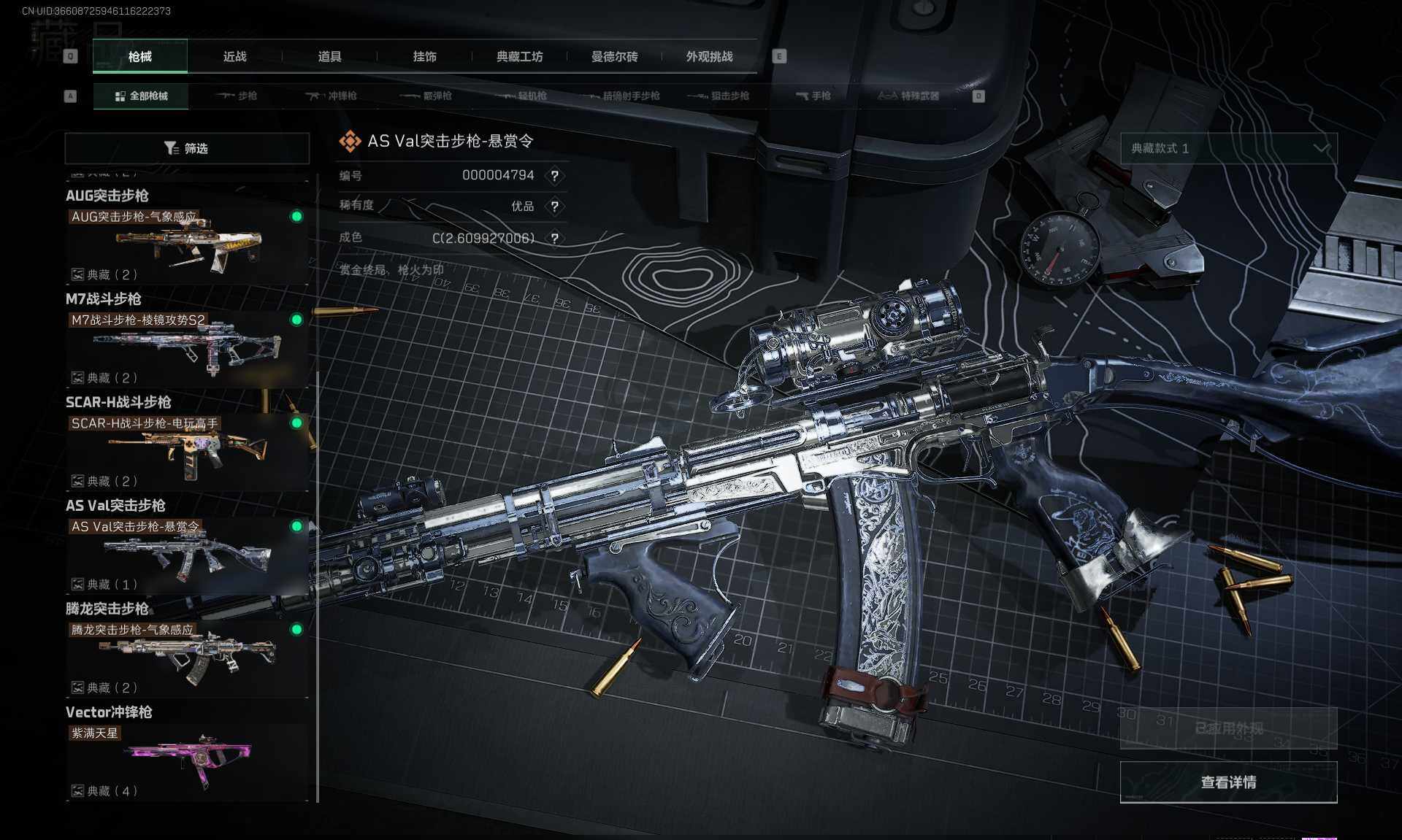
Task: Filter weapons by 冲锋枪 category
Action: coord(332,96)
